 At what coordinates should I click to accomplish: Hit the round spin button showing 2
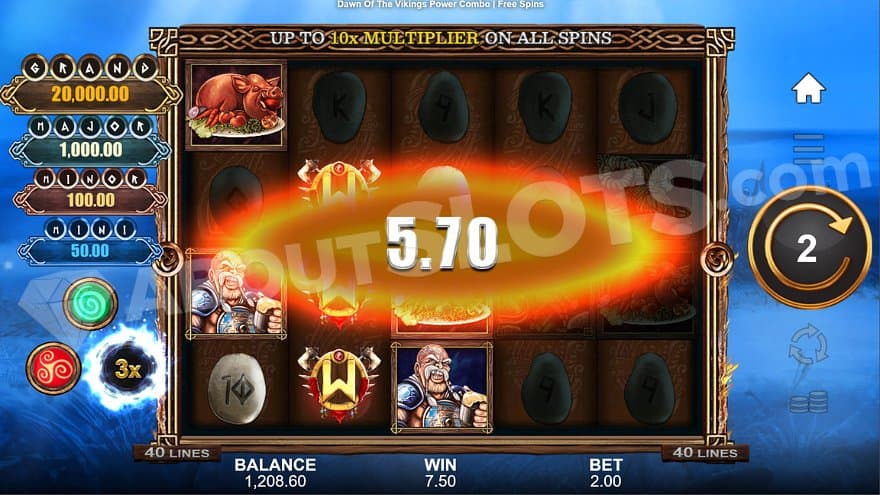pyautogui.click(x=808, y=248)
